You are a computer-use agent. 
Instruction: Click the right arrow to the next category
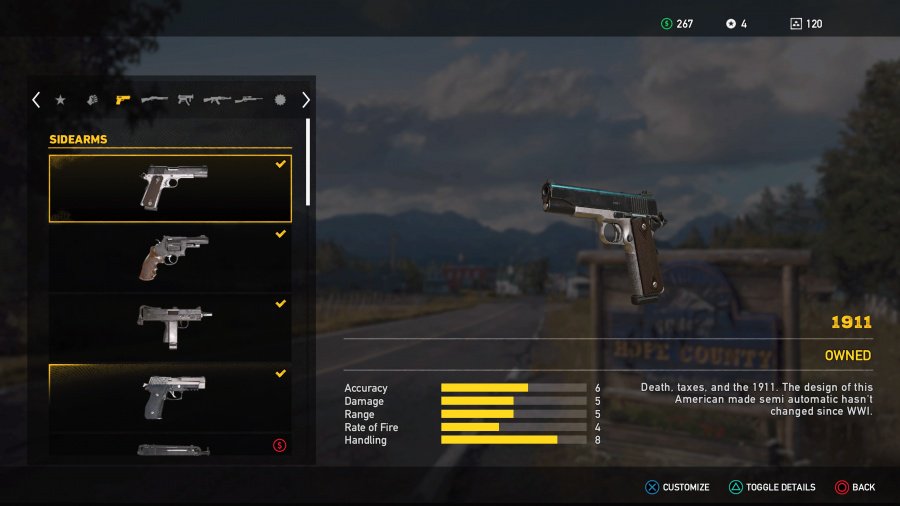[x=305, y=100]
